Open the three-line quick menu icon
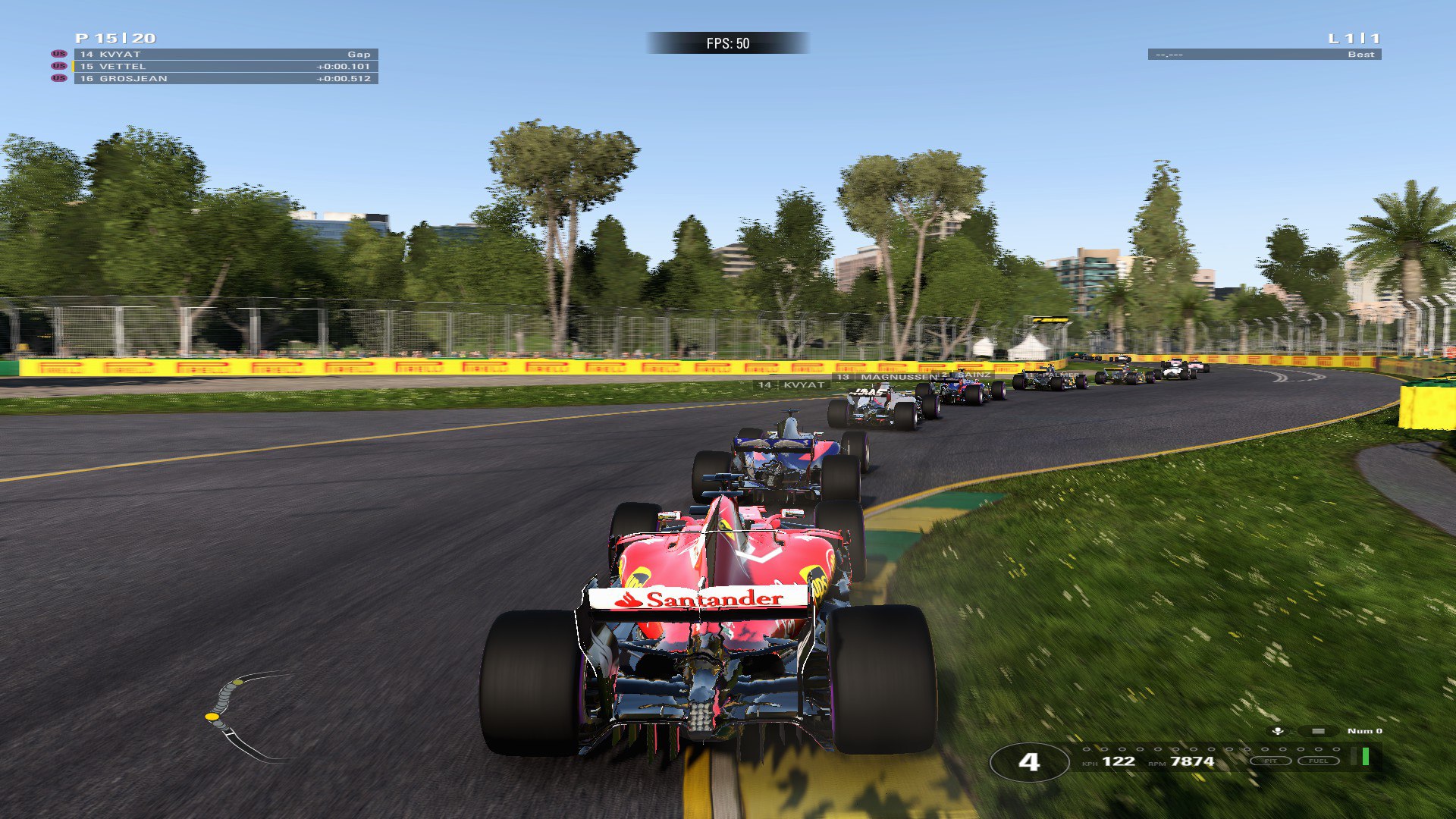Image resolution: width=1456 pixels, height=819 pixels. (x=1318, y=731)
